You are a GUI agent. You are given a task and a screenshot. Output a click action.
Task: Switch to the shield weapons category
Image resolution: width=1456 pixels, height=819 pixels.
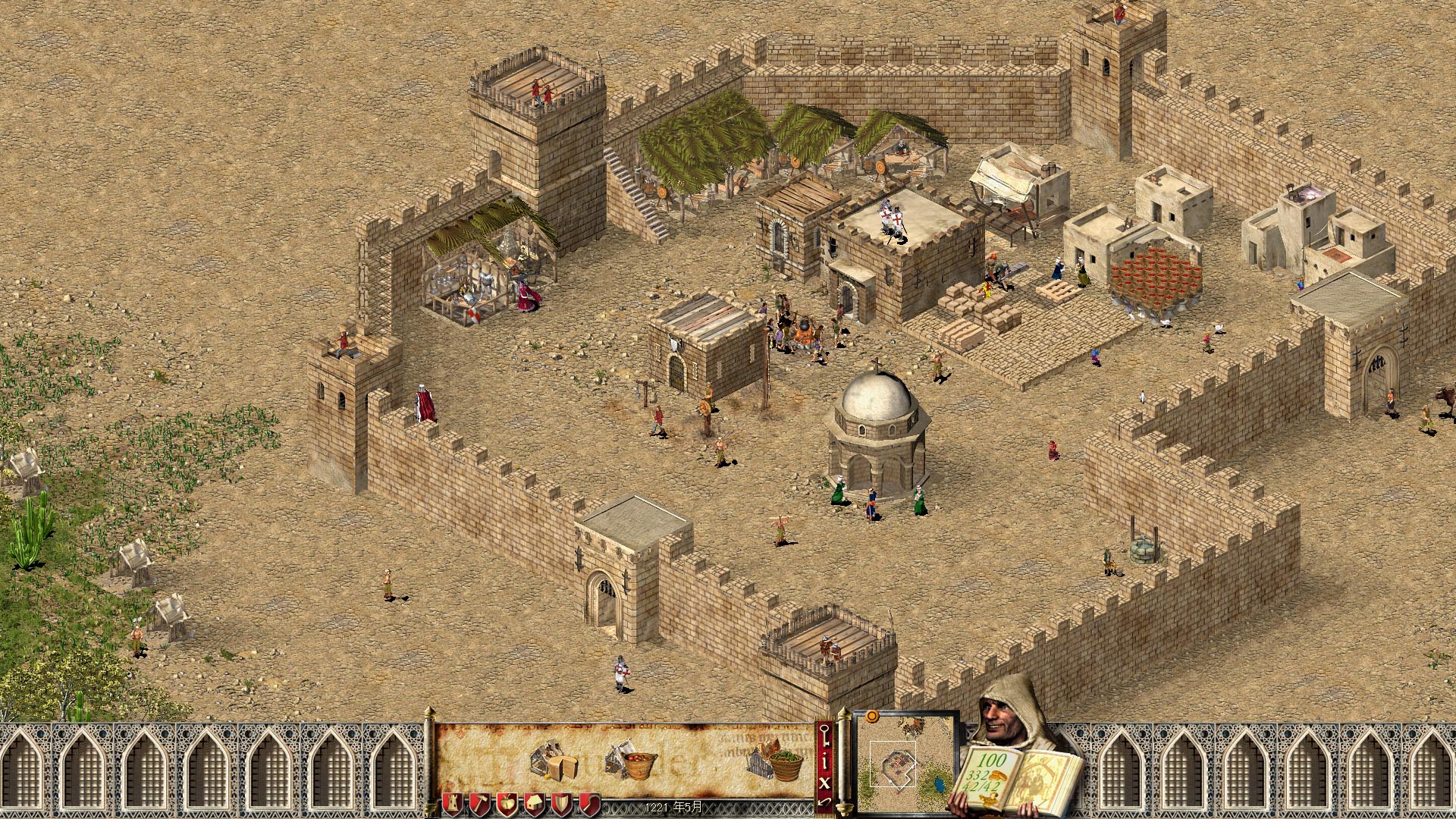pos(561,804)
